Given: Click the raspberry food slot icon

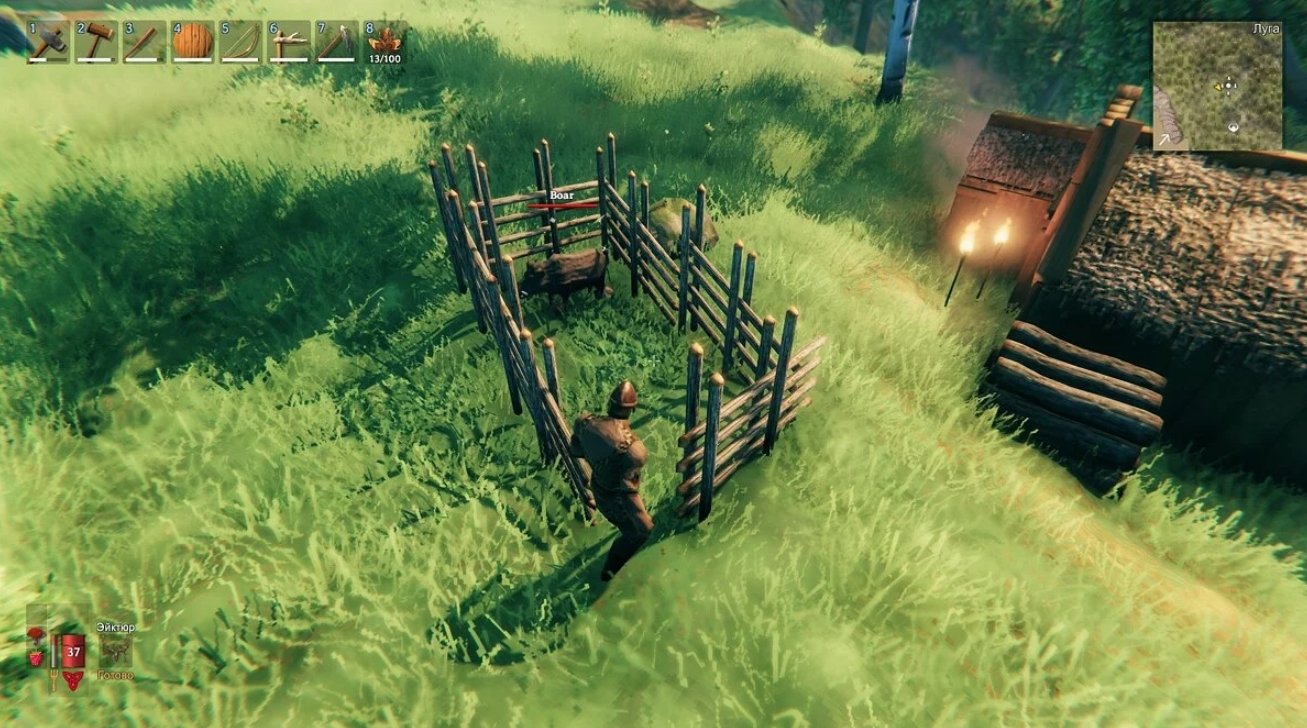Looking at the screenshot, I should click(35, 657).
